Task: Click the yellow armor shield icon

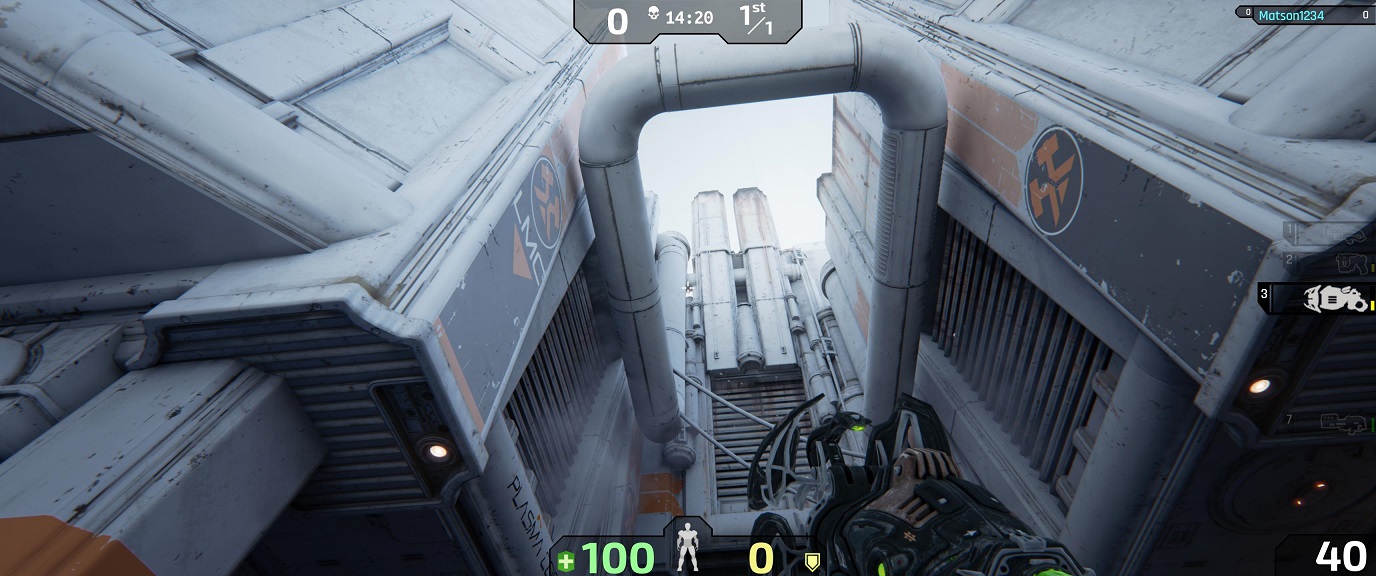Action: pyautogui.click(x=812, y=561)
